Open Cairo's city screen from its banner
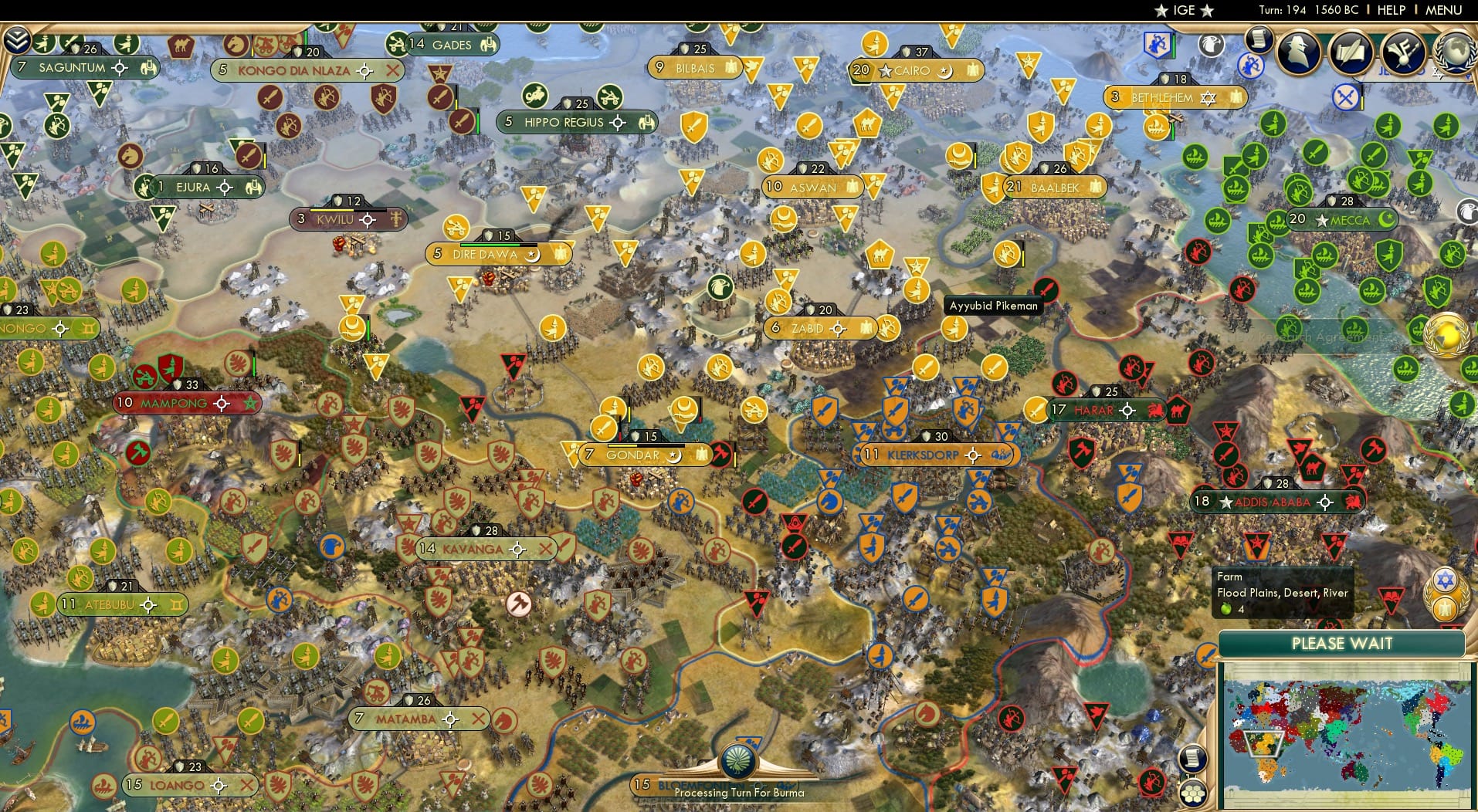 [x=914, y=70]
